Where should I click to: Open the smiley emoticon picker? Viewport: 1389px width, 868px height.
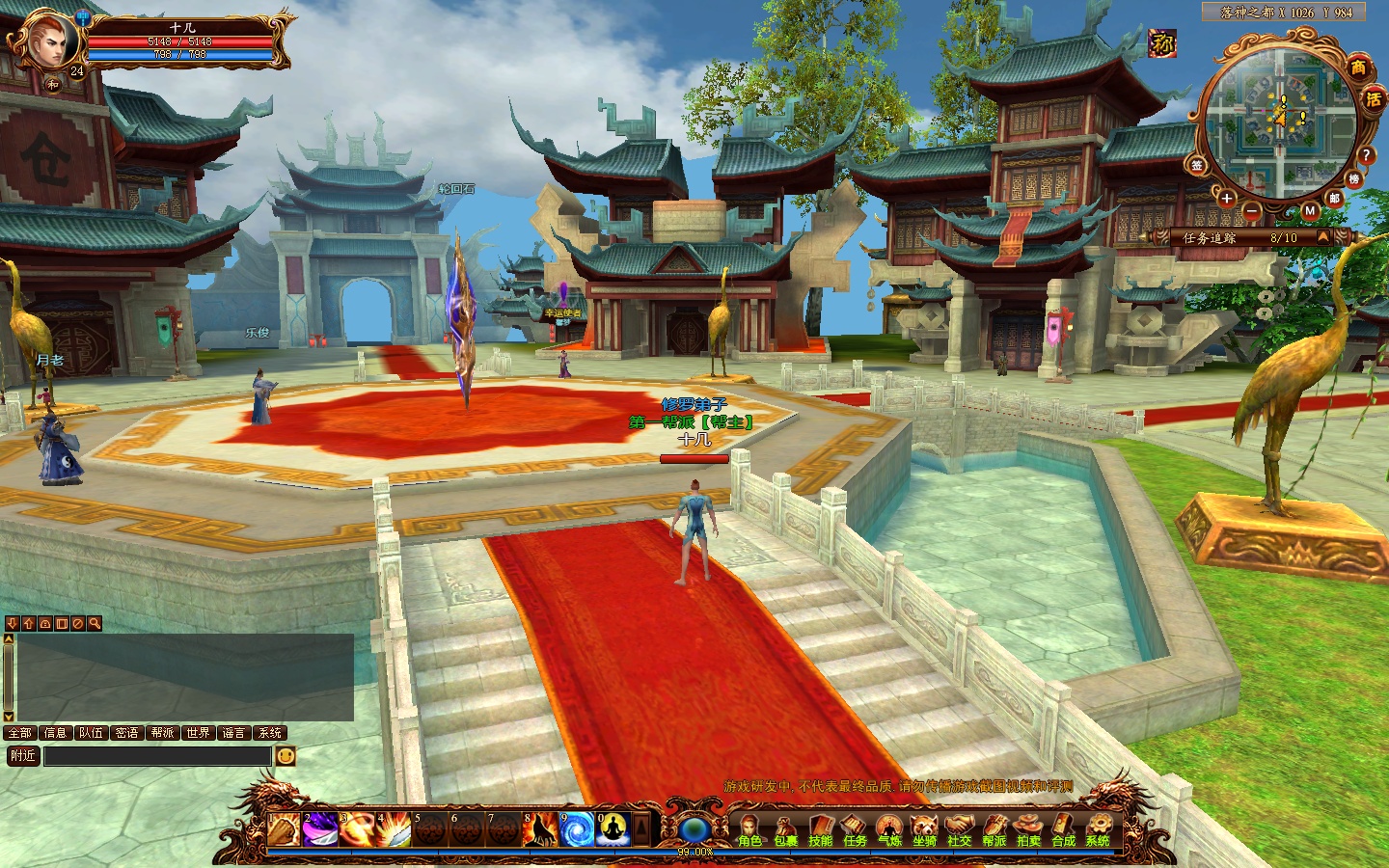286,756
